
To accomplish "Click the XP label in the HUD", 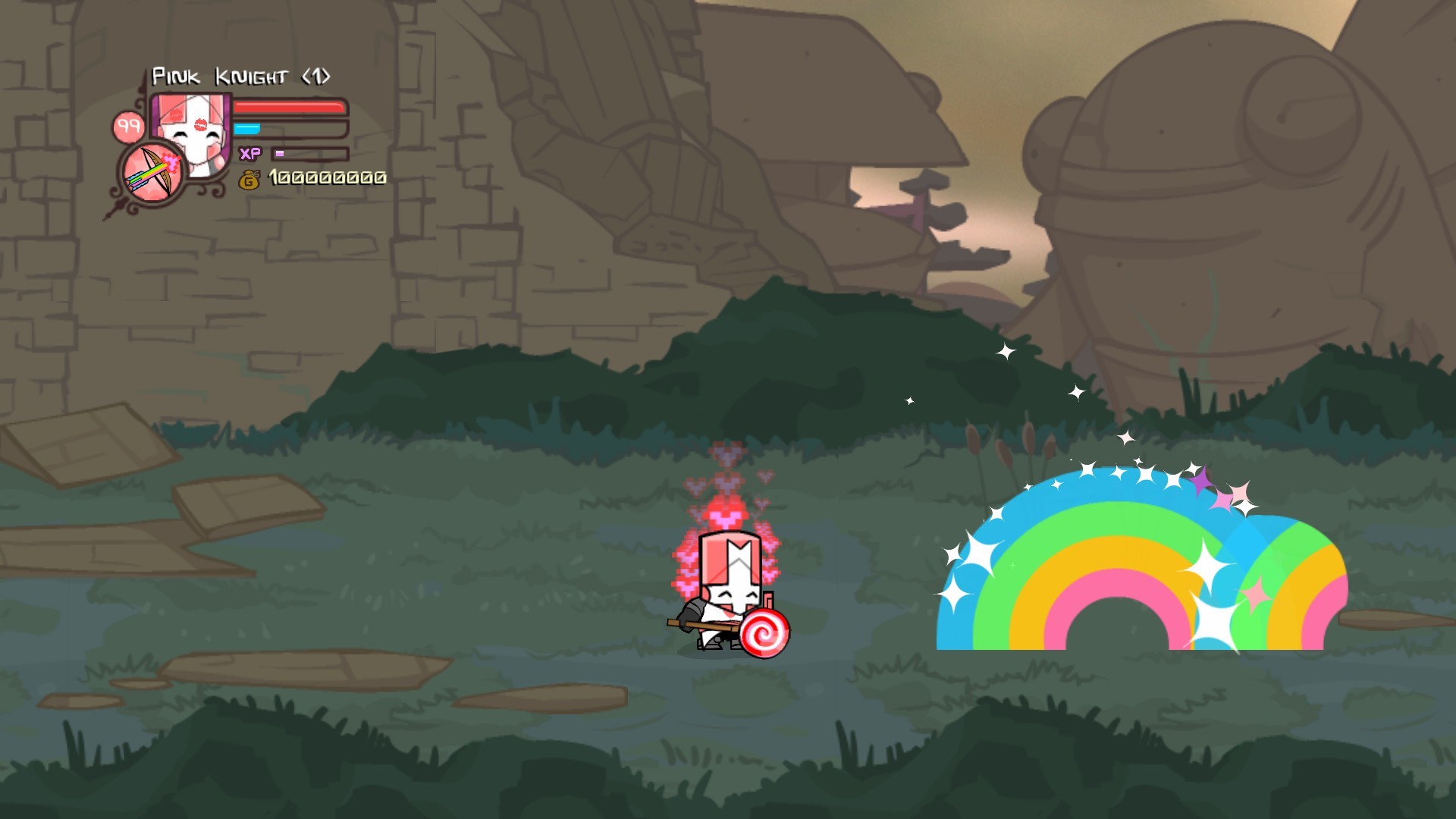I will tap(251, 154).
